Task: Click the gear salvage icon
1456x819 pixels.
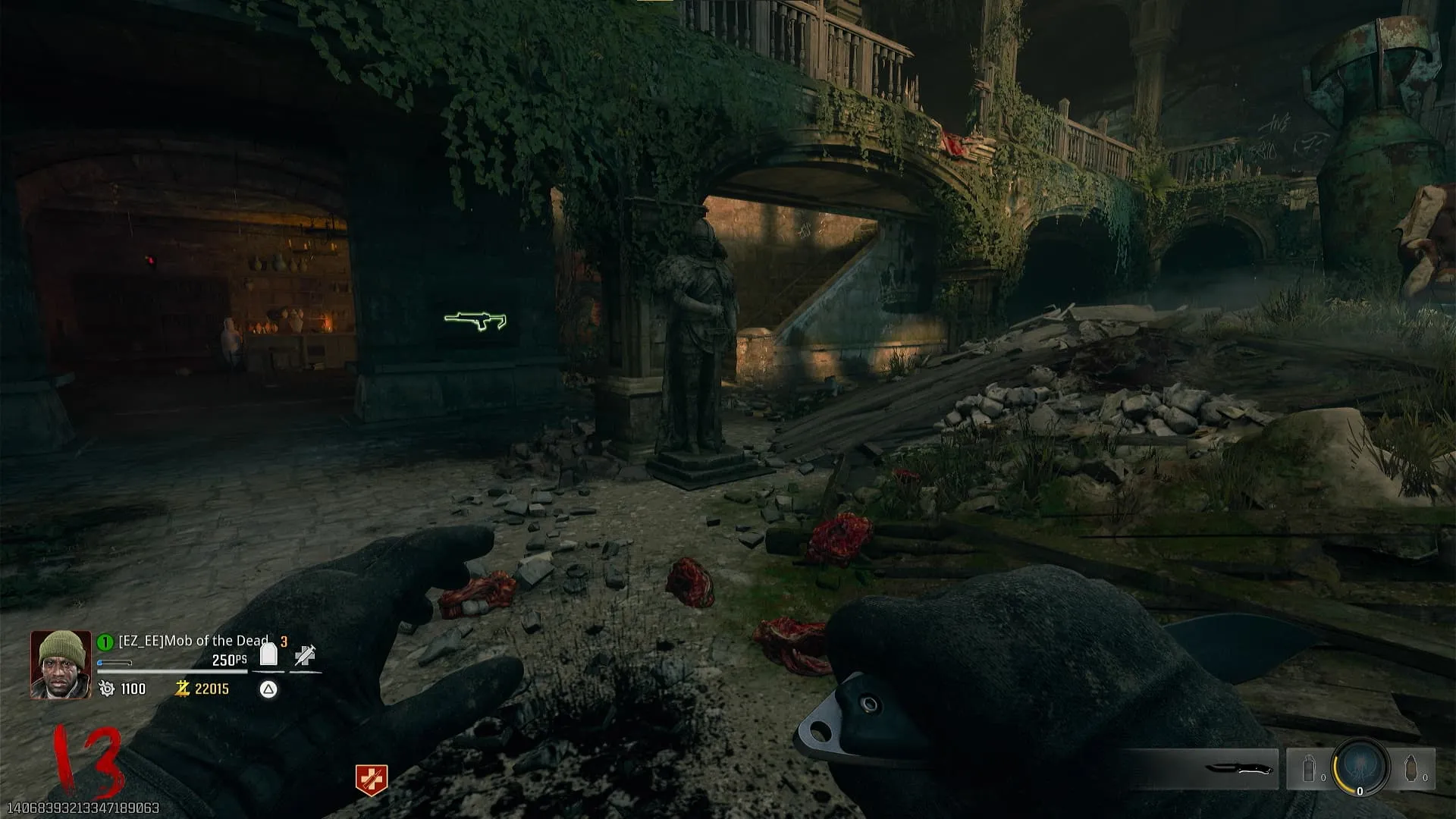Action: pos(107,689)
